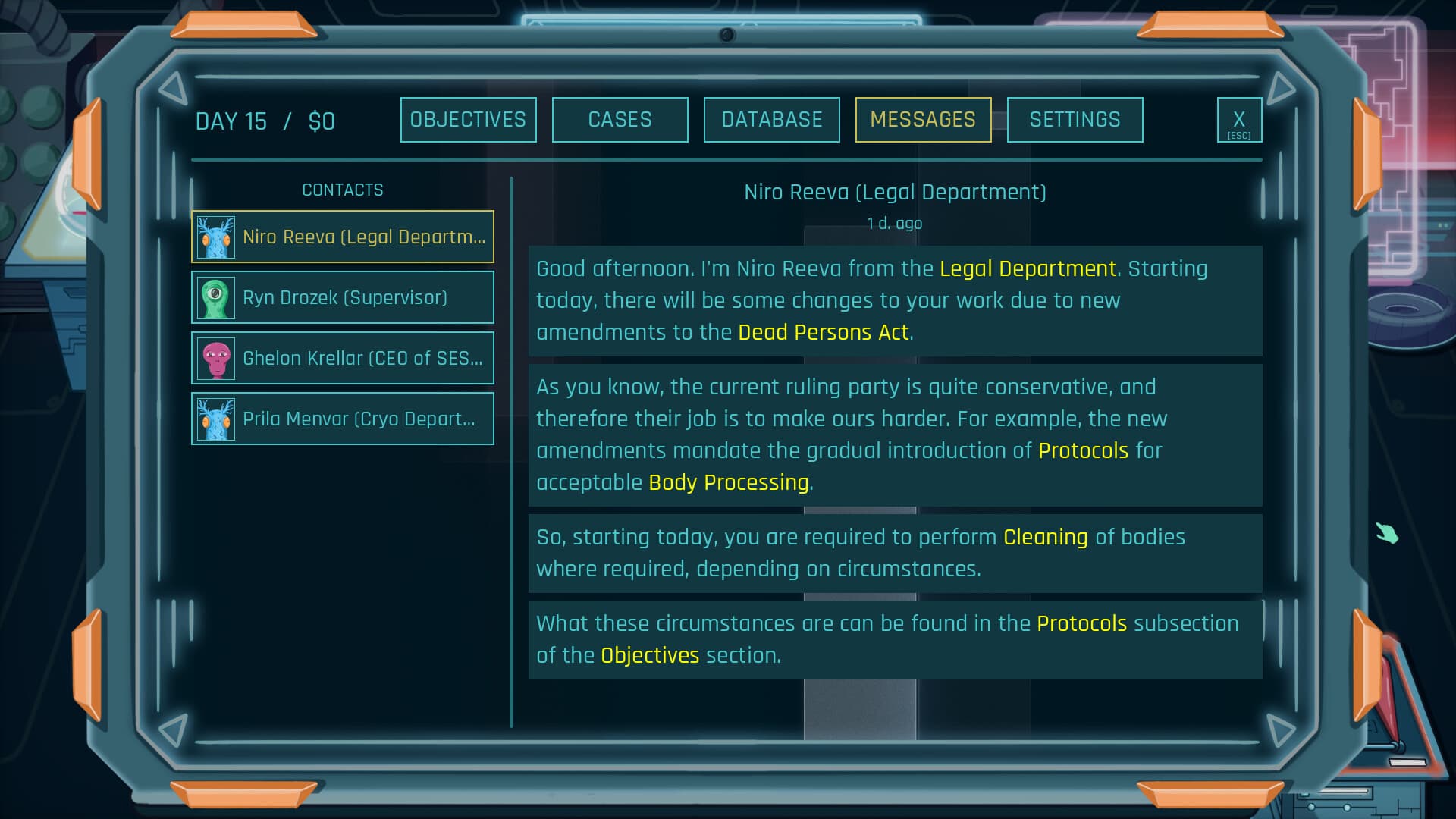
Task: Click Niro Reeva's blue alien portrait
Action: point(216,236)
